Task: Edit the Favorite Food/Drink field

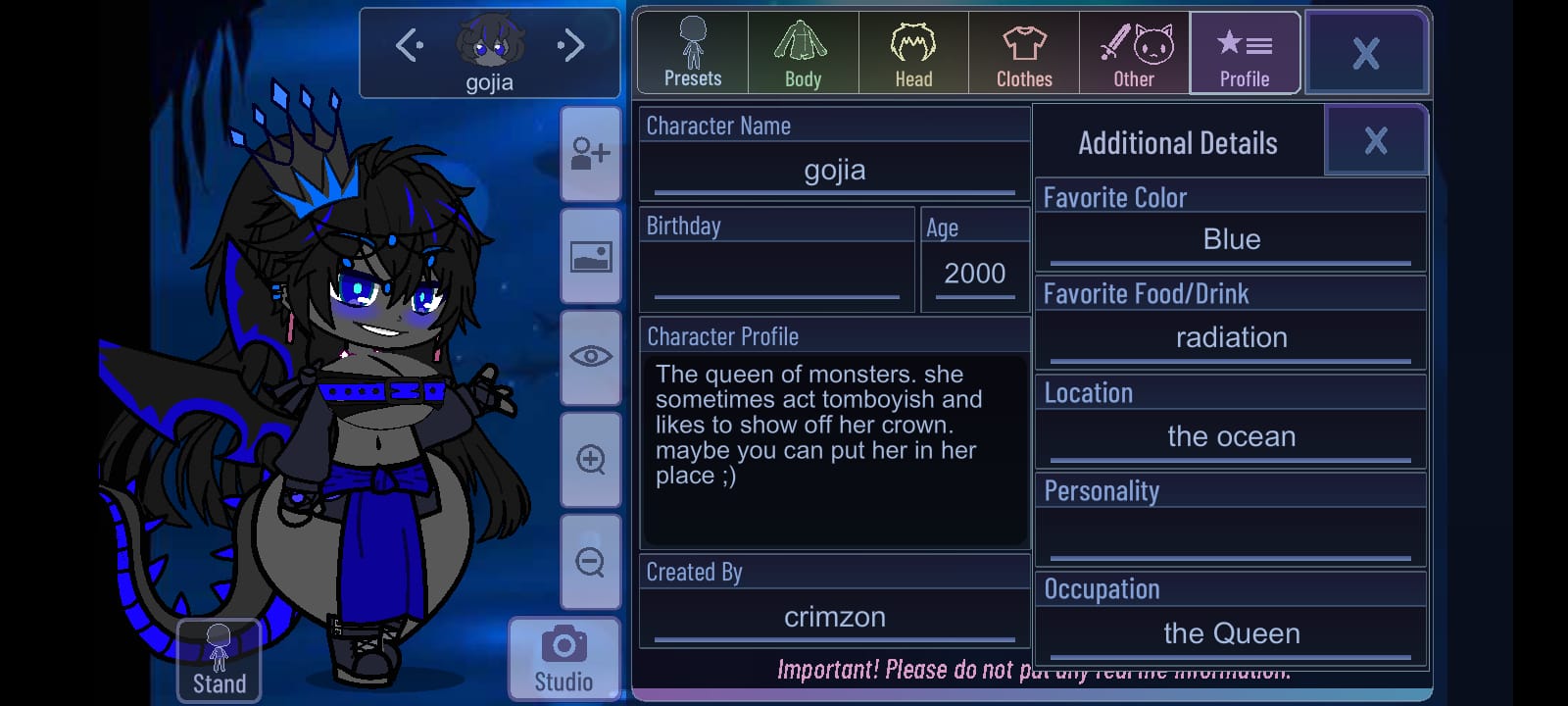Action: 1230,338
